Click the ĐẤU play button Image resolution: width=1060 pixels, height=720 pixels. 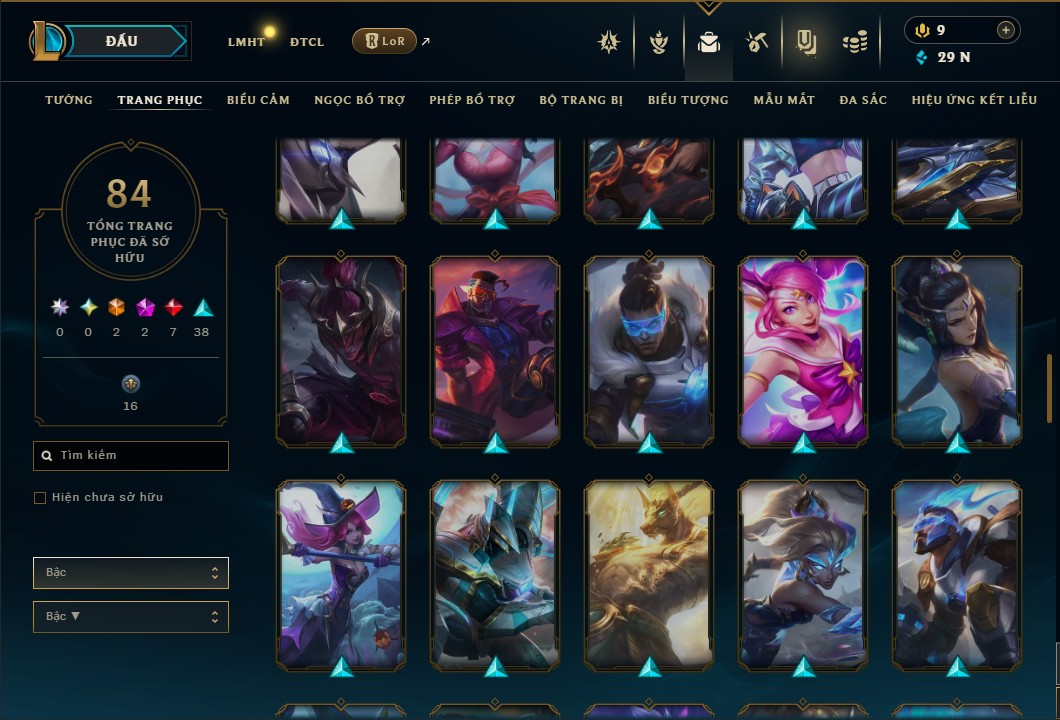[x=121, y=41]
